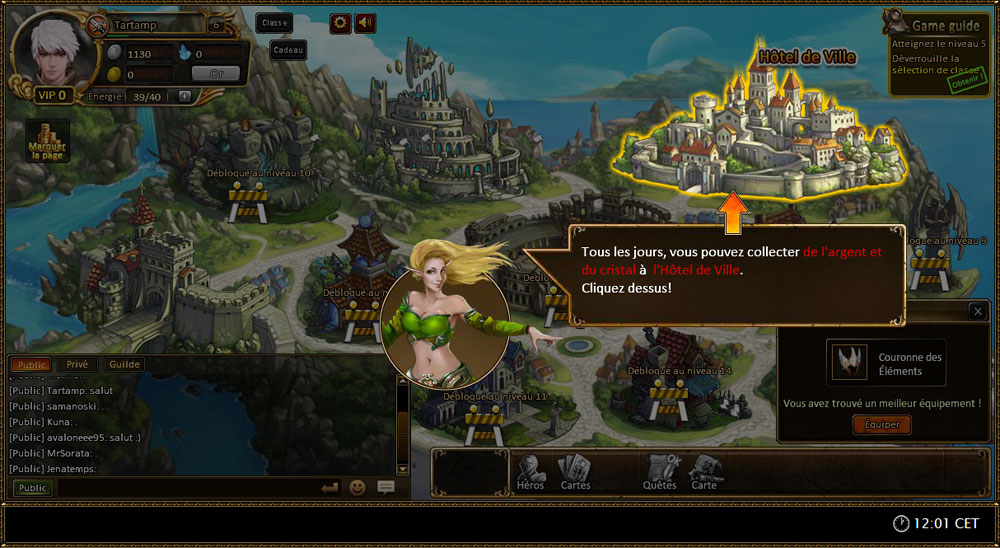Switch to the Privé chat tab

coord(77,365)
